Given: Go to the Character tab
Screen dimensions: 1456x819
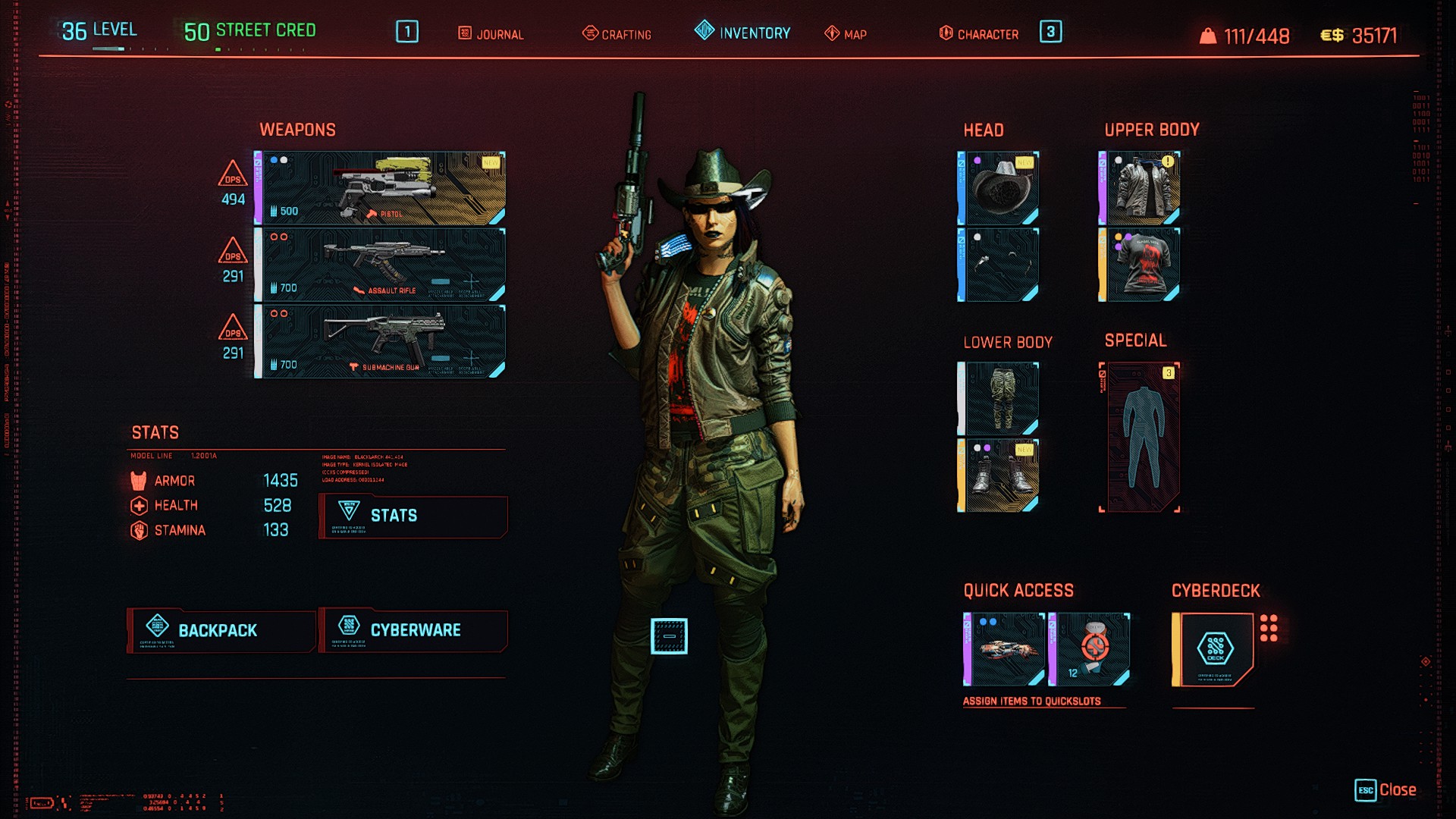Looking at the screenshot, I should [979, 34].
